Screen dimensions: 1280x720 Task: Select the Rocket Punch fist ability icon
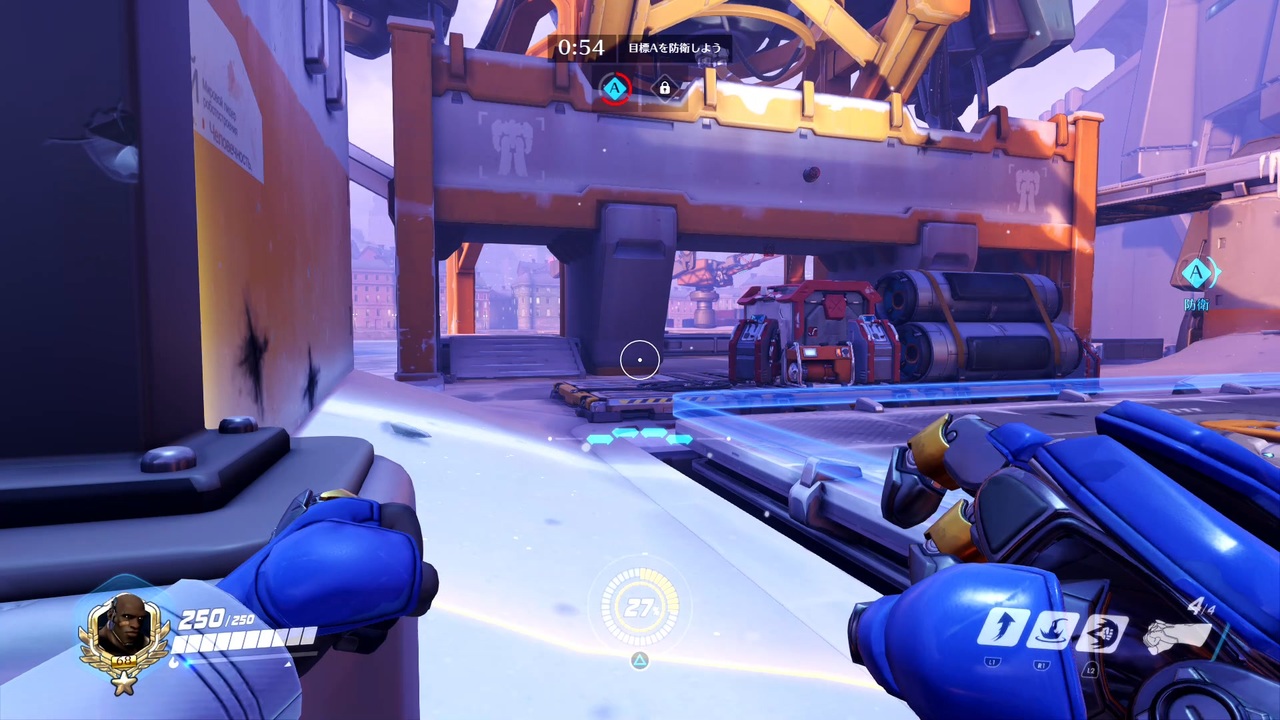point(1104,632)
